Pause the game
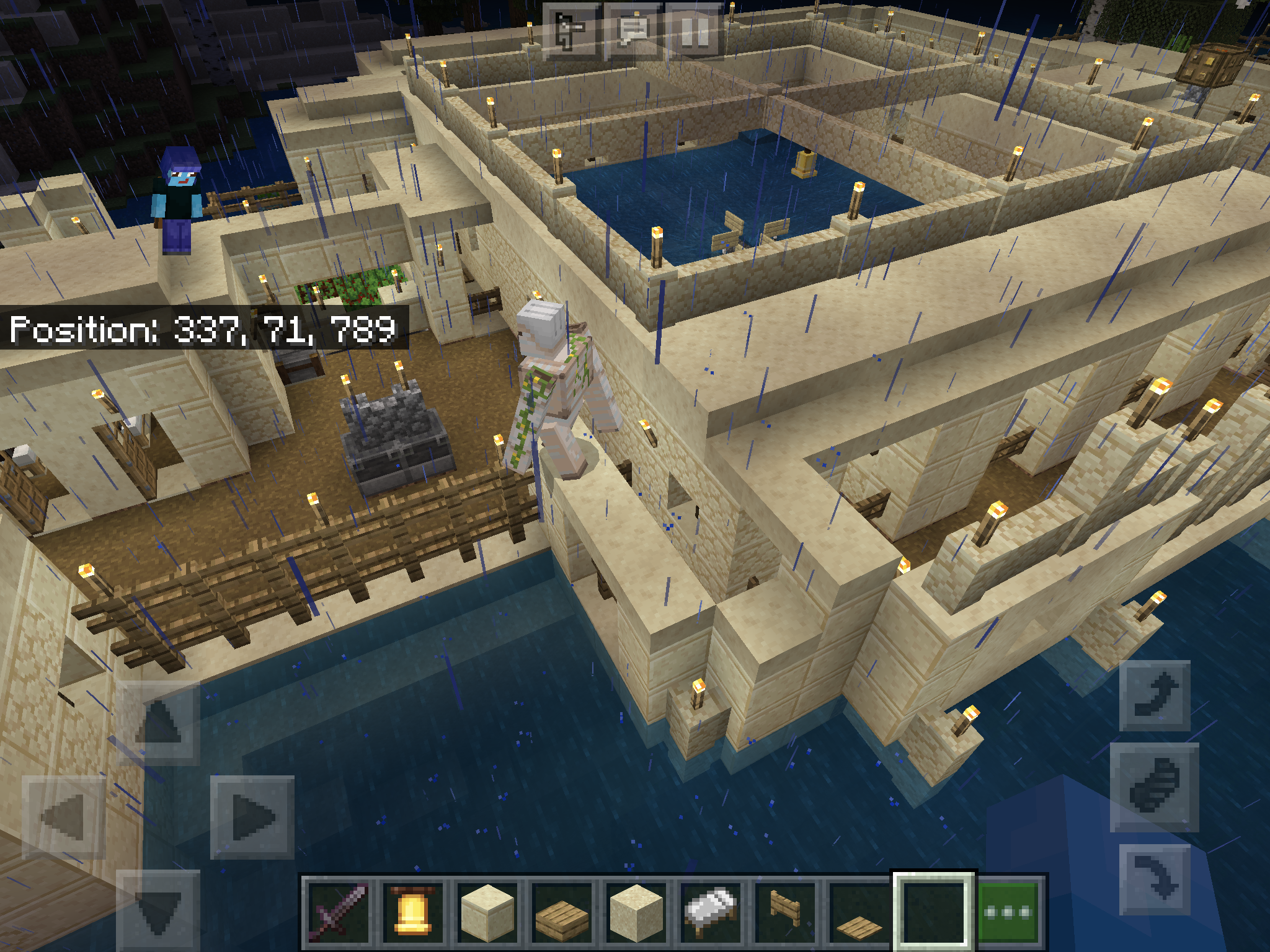 pyautogui.click(x=695, y=31)
